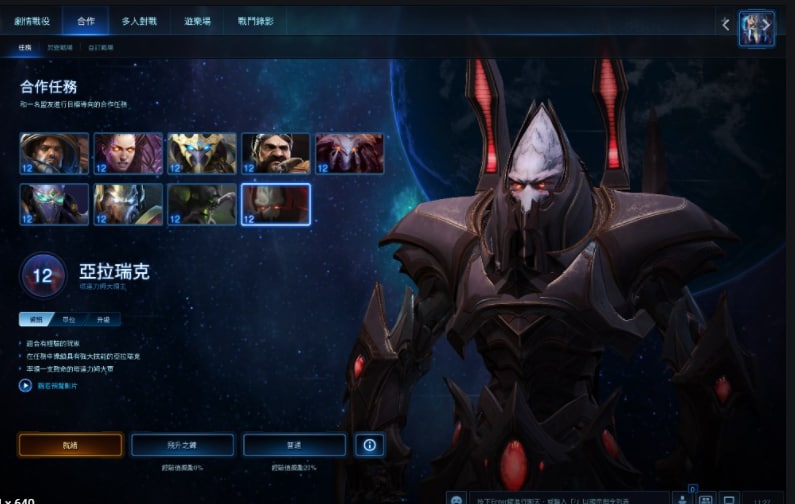Viewport: 795px width, 504px height.
Task: Change the 普通 difficulty setting
Action: pos(295,445)
